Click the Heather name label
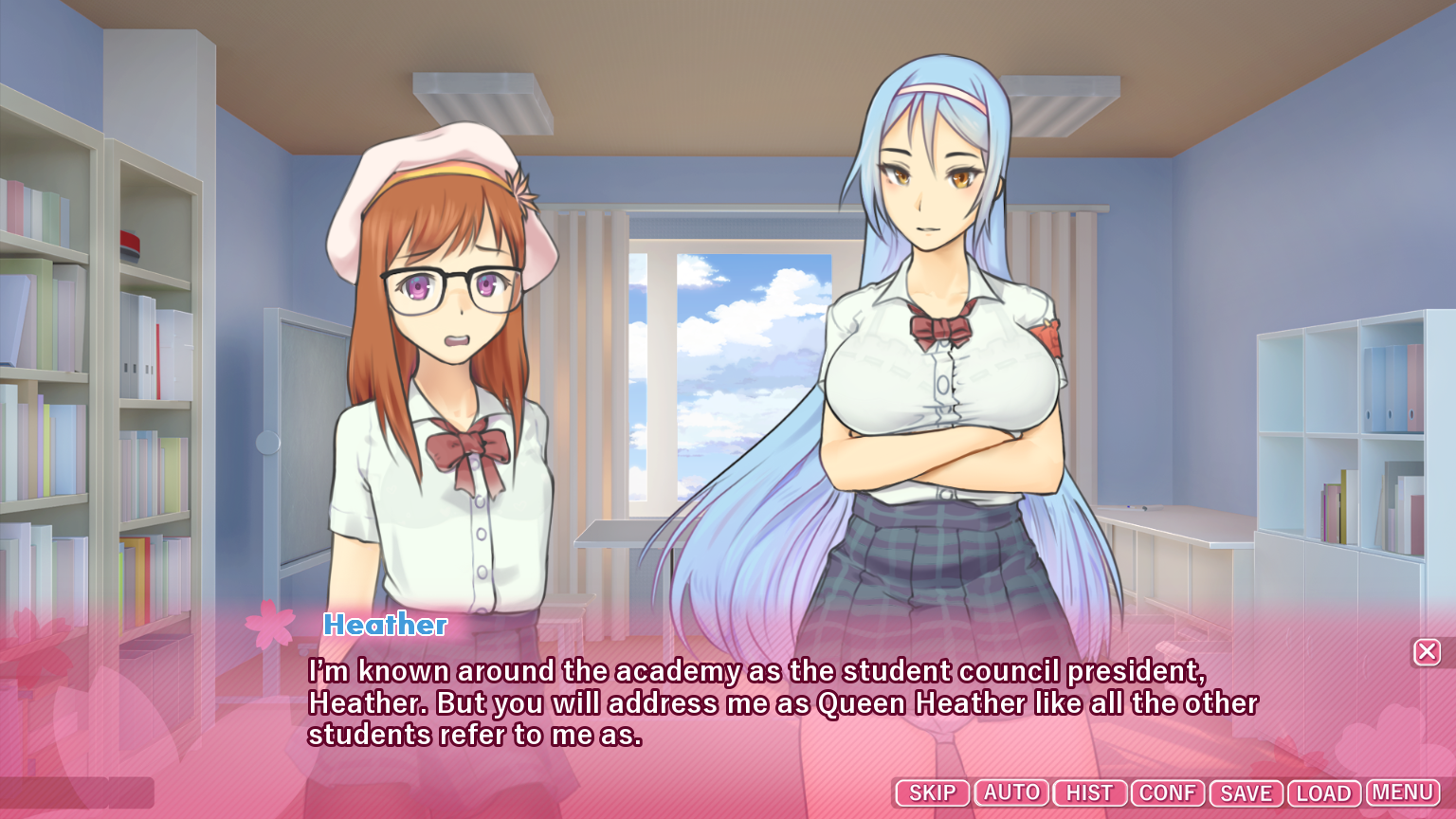 point(385,625)
